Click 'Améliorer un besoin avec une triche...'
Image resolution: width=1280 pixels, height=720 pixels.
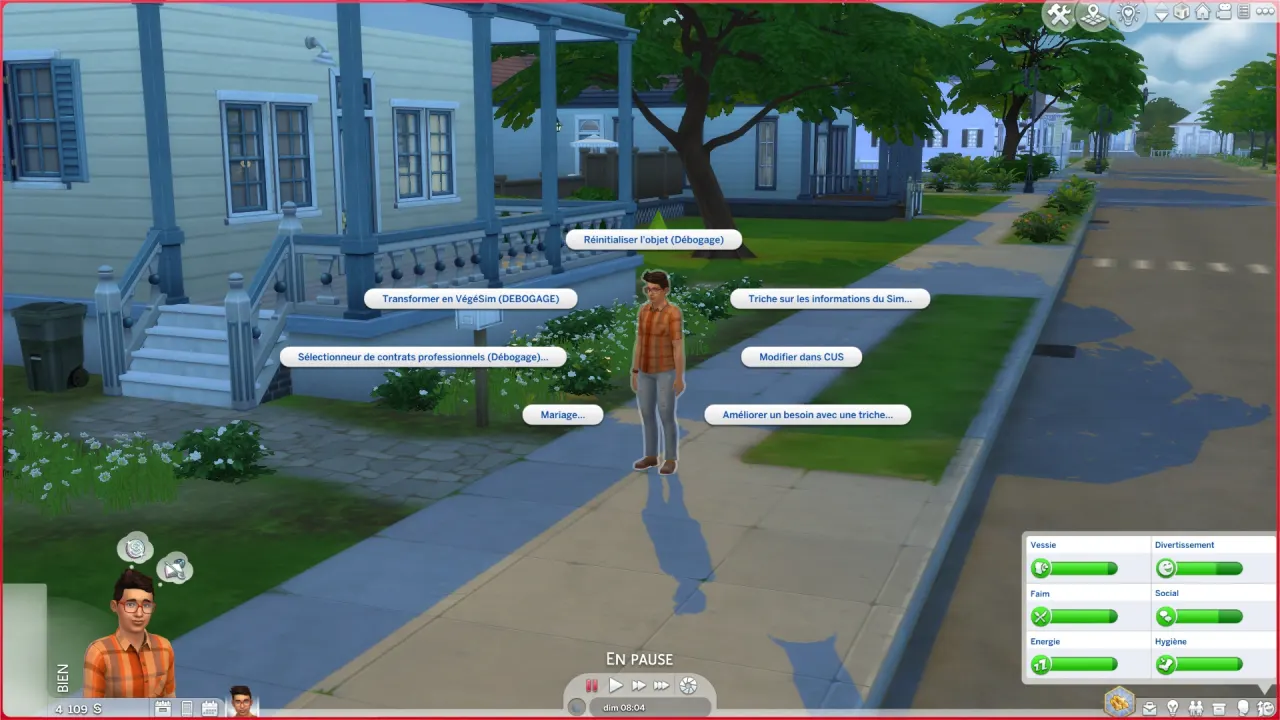click(x=808, y=414)
